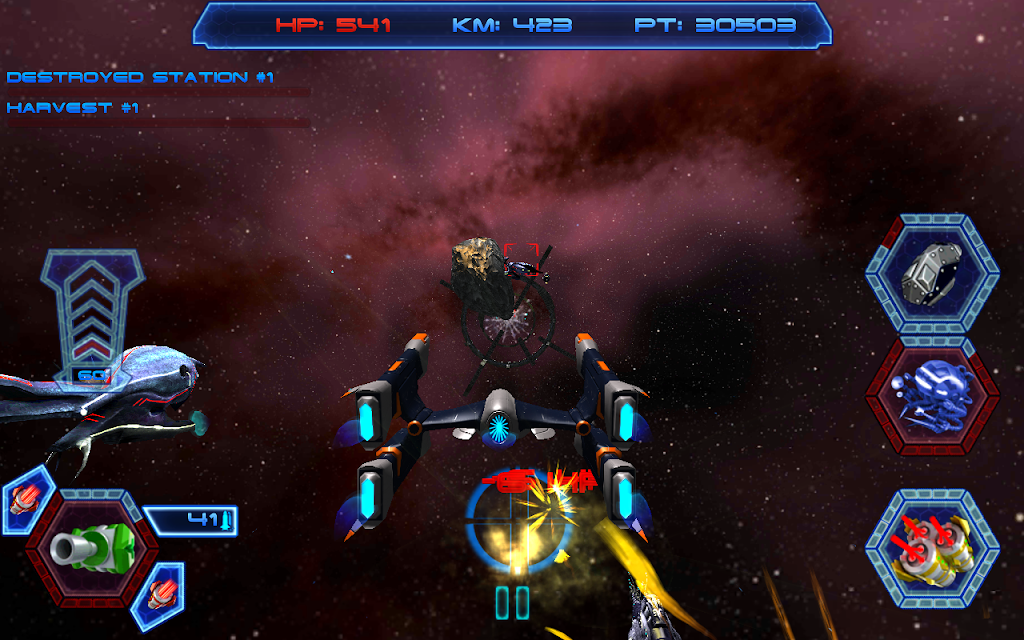Activate the grey armor plate ability
The image size is (1024, 640).
click(932, 273)
